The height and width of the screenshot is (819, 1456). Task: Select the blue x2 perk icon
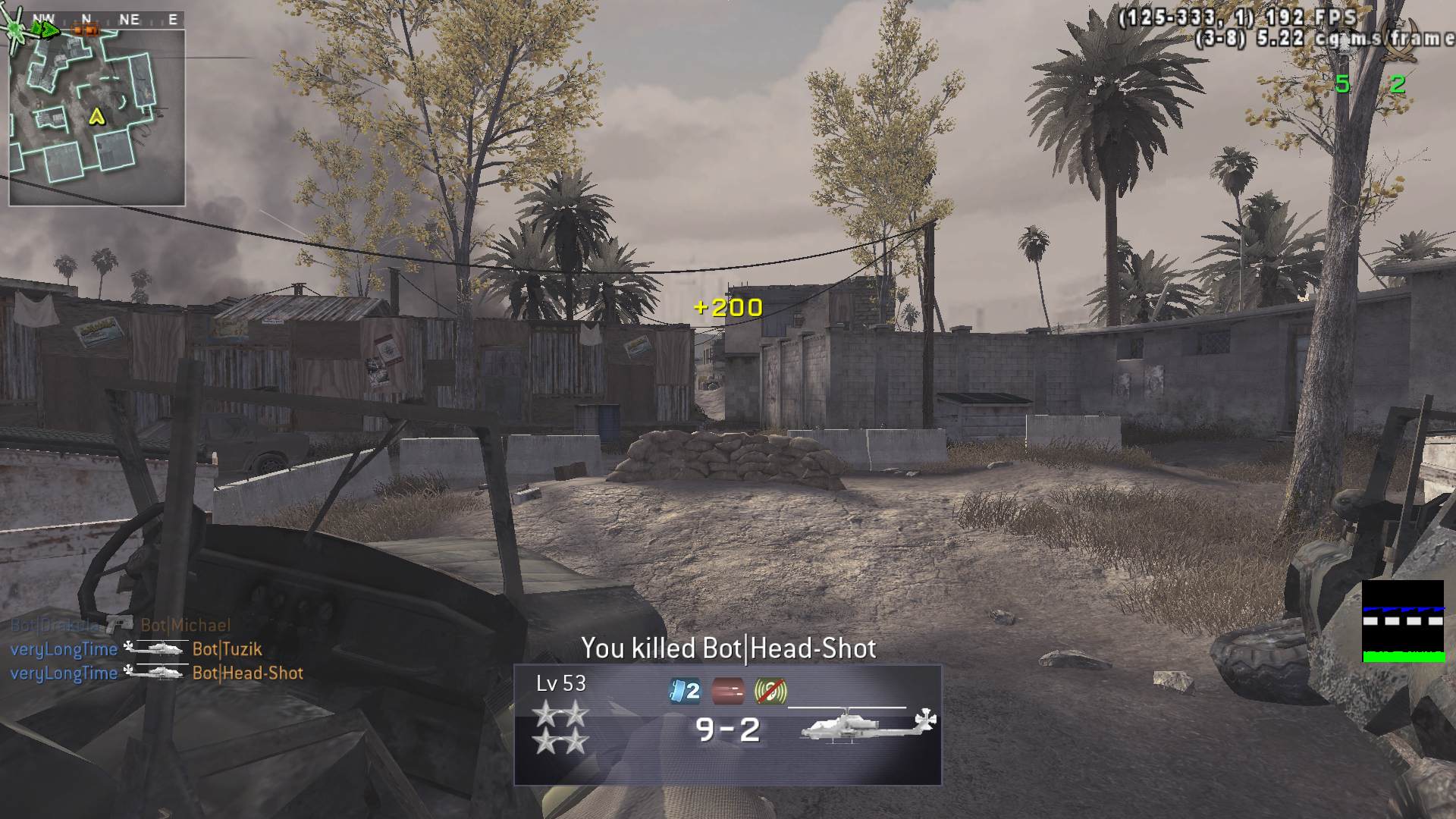684,691
